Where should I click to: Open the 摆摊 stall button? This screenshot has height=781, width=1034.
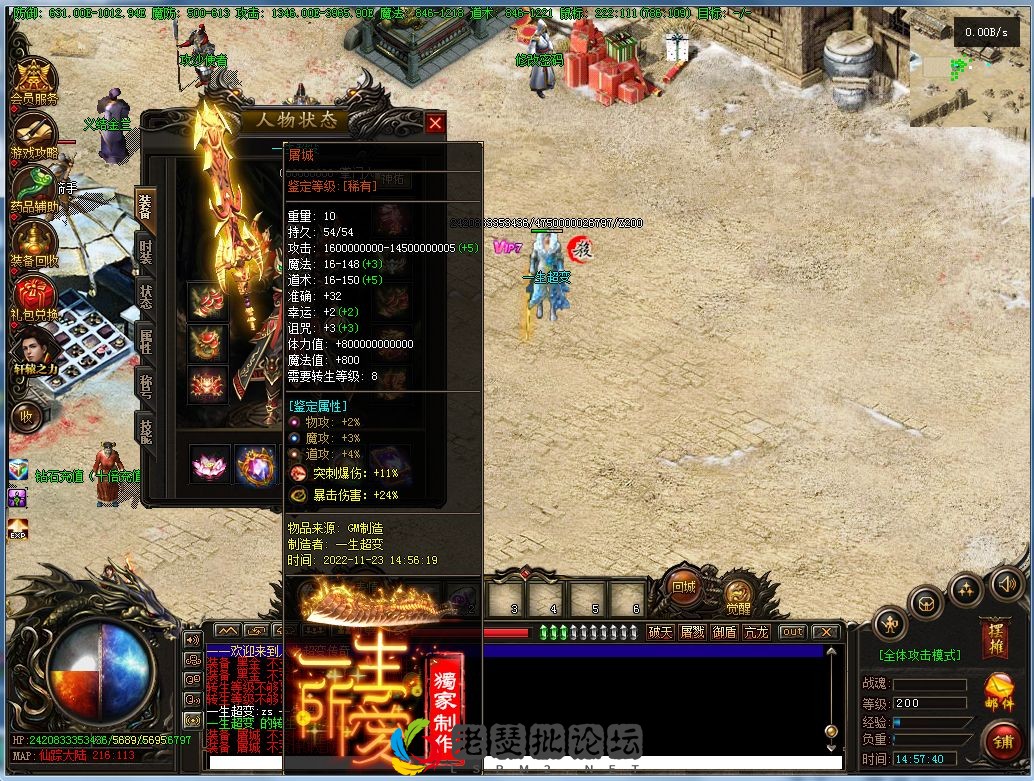point(996,638)
